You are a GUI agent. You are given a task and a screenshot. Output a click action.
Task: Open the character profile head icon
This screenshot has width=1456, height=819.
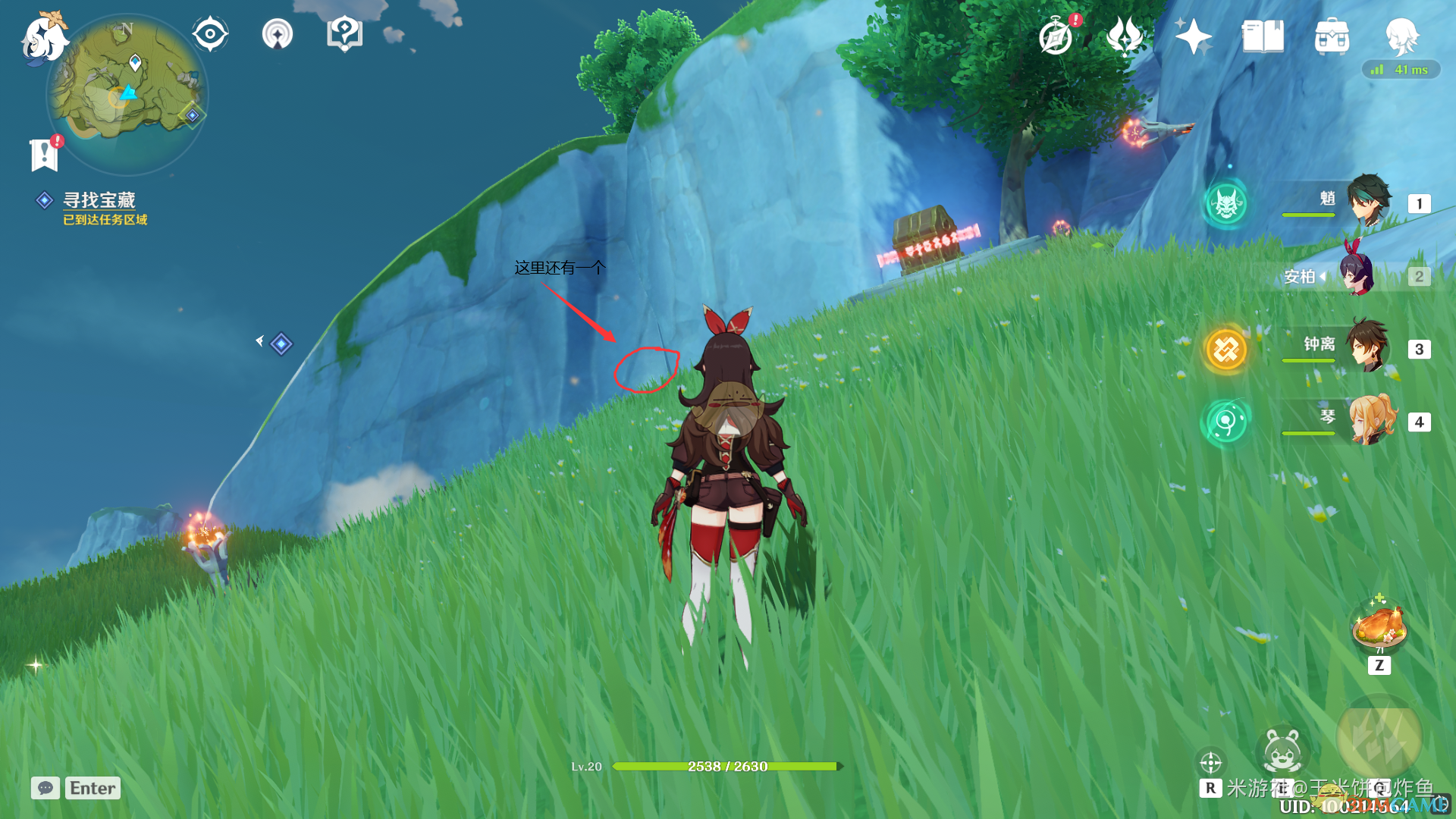click(1401, 35)
